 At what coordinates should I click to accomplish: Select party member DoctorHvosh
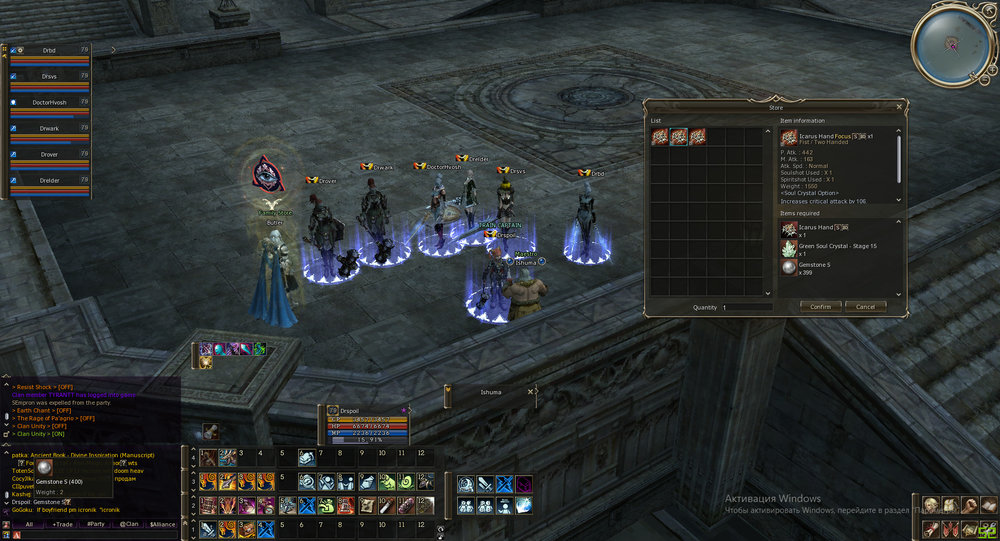tap(48, 102)
